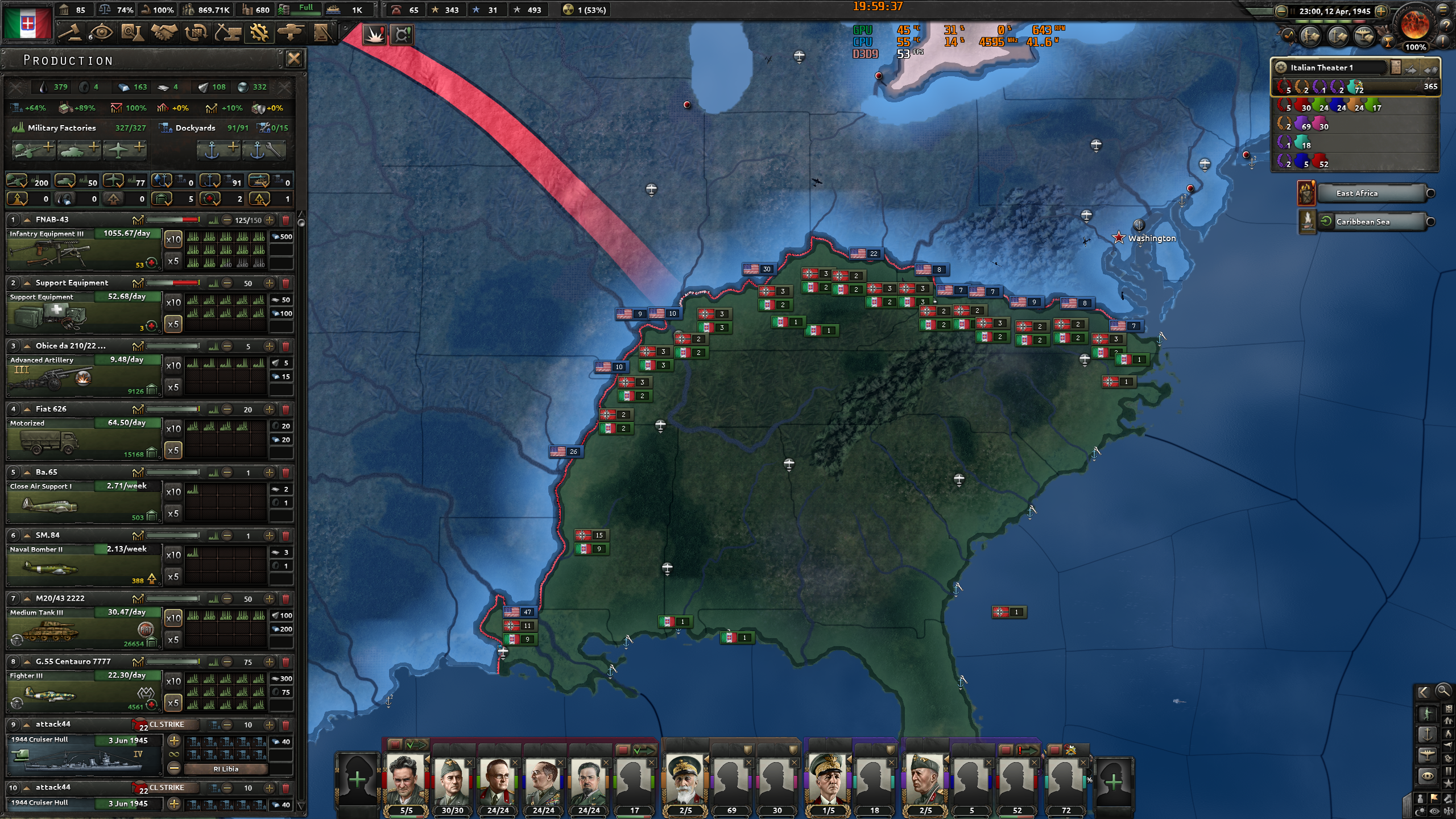Add factories to FNAB-43 with the plus icon

[x=270, y=221]
